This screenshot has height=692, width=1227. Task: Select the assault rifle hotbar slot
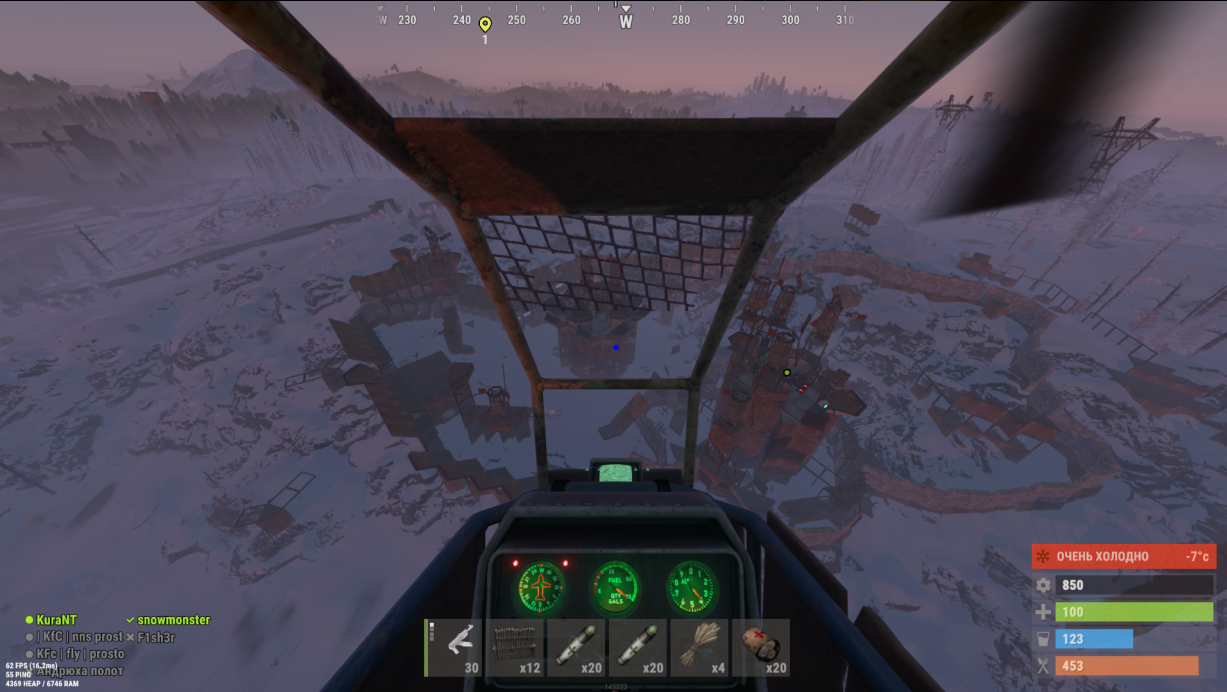[x=455, y=648]
